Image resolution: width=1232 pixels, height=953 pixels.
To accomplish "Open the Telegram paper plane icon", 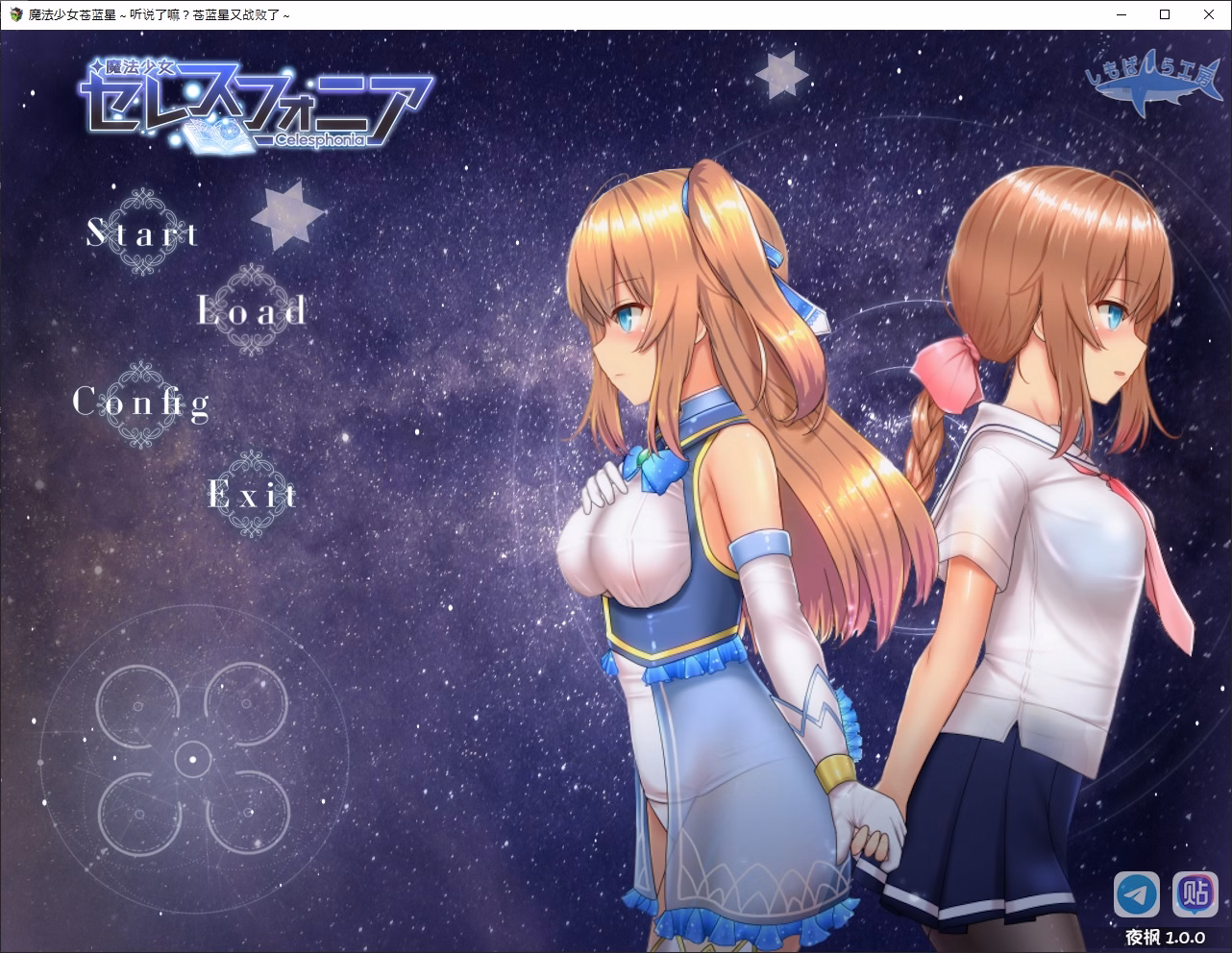I will point(1137,895).
